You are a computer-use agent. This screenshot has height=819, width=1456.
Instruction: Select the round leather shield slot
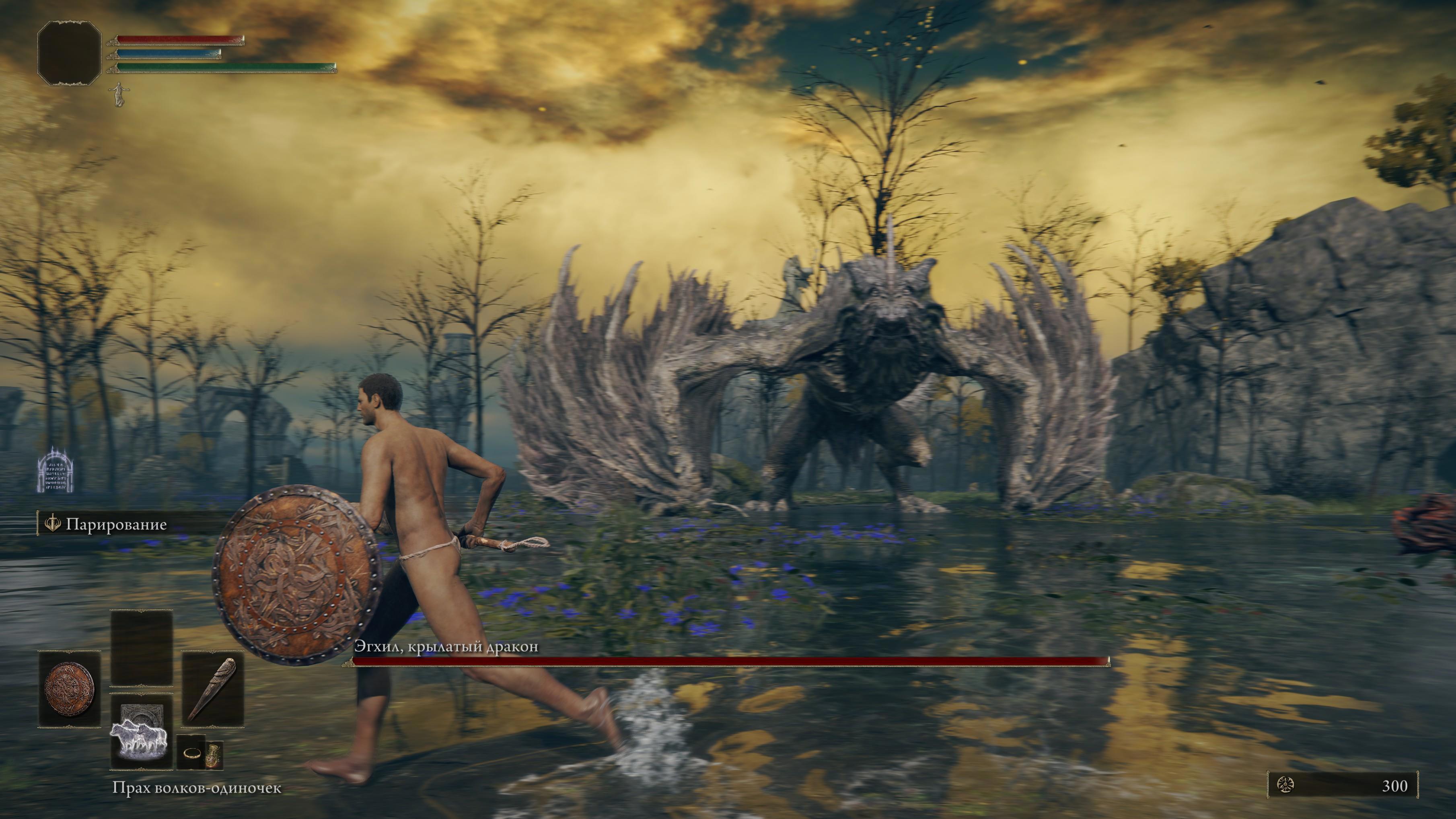point(70,688)
